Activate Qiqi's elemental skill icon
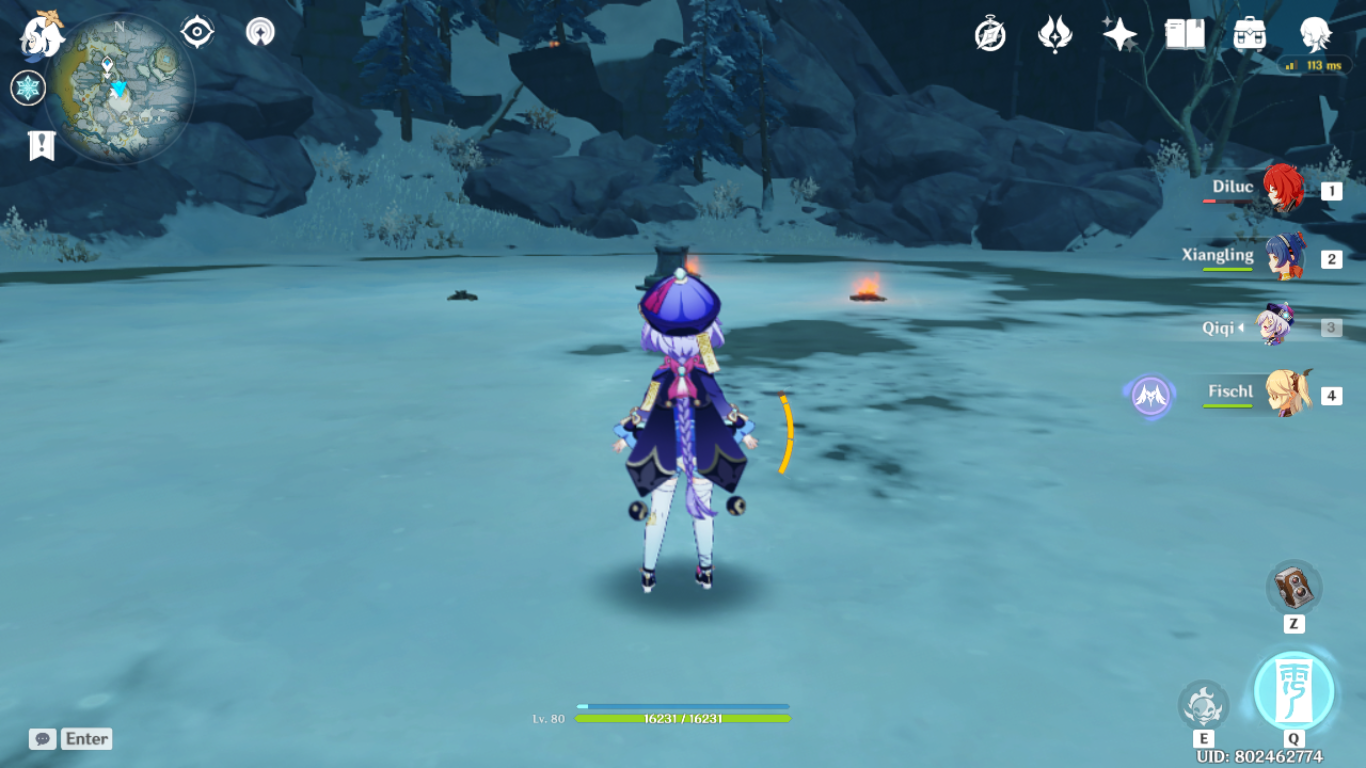Screen dimensions: 1366x768 1203,705
